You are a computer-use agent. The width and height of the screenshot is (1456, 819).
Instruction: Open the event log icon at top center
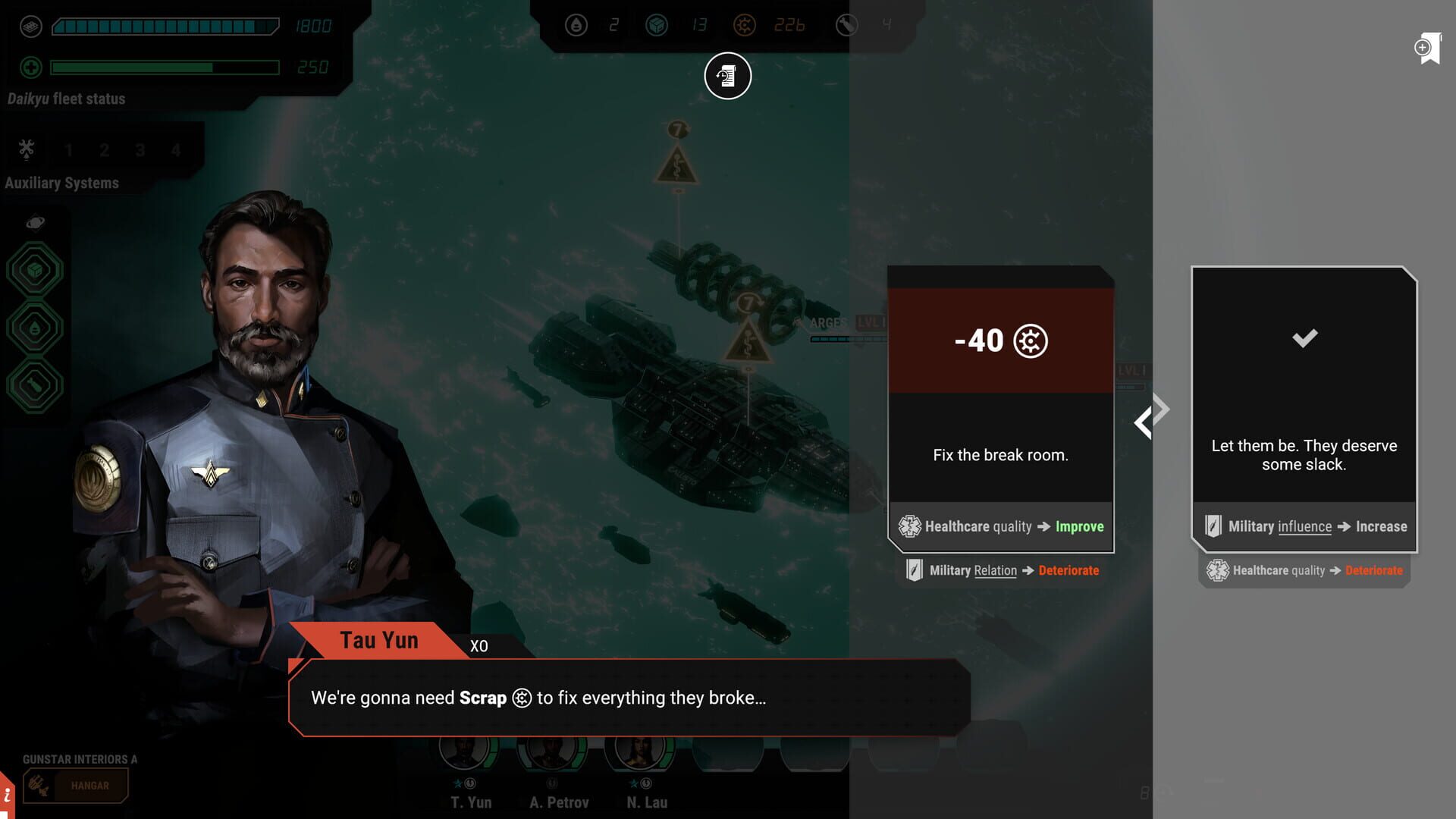(726, 76)
